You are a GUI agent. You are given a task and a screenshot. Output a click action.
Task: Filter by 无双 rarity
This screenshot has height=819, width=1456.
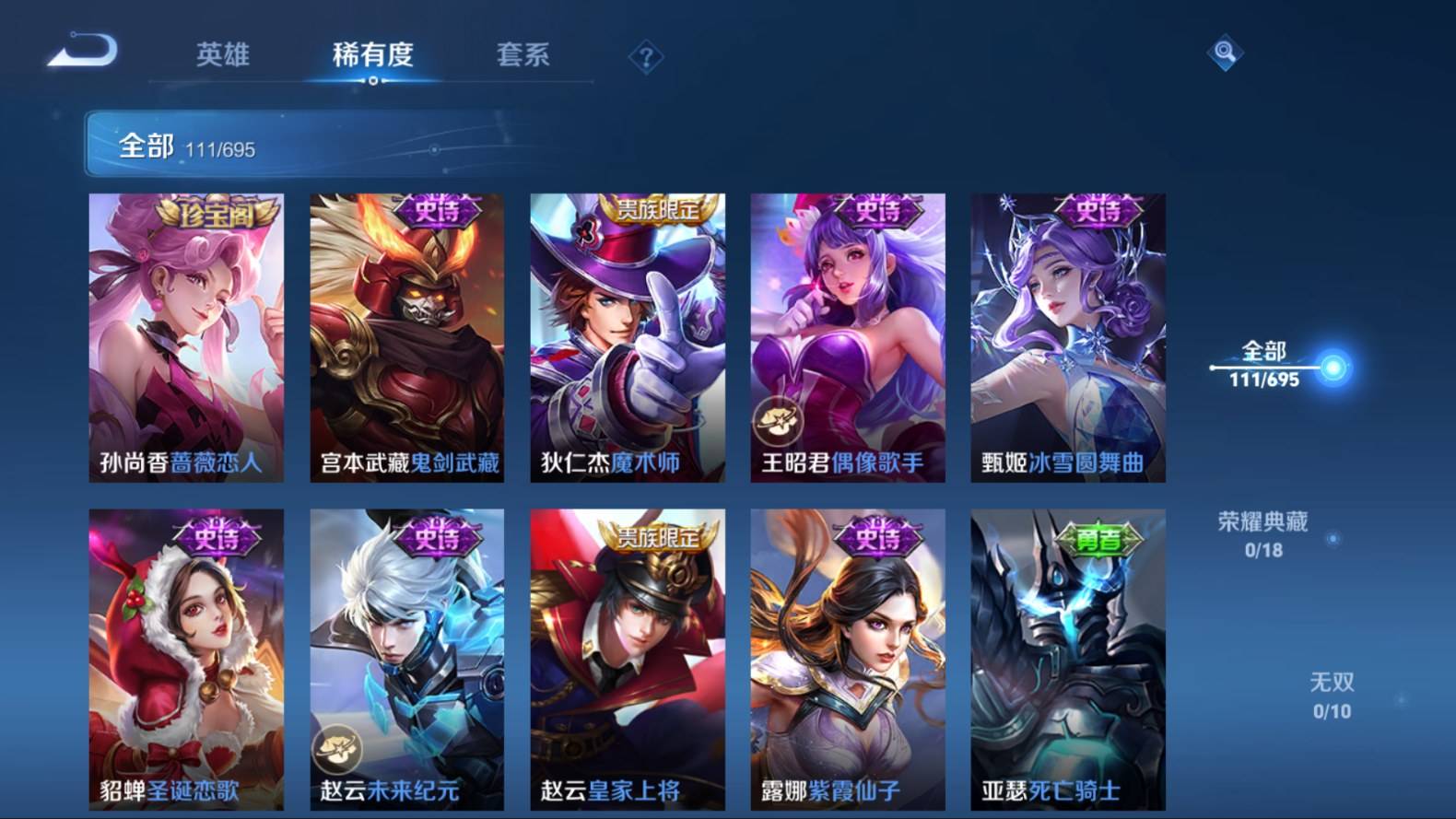coord(1332,696)
